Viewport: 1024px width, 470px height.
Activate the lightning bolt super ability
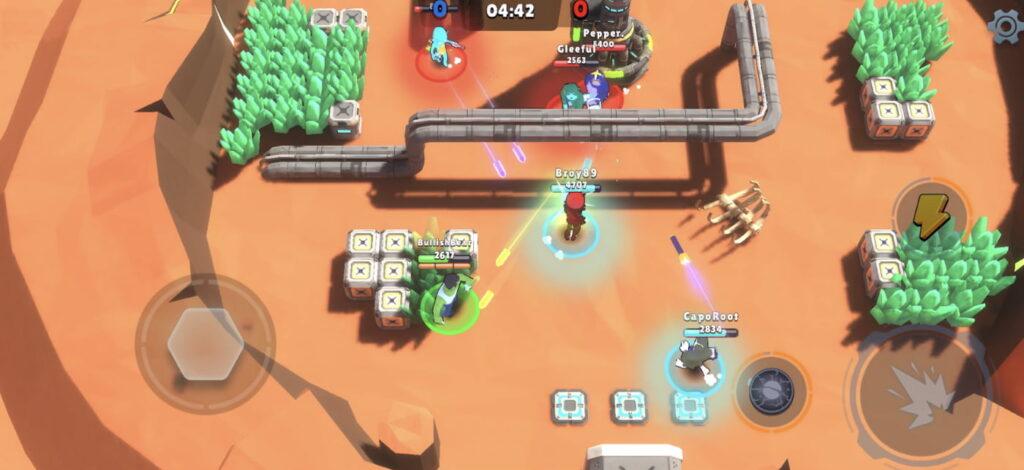931,215
